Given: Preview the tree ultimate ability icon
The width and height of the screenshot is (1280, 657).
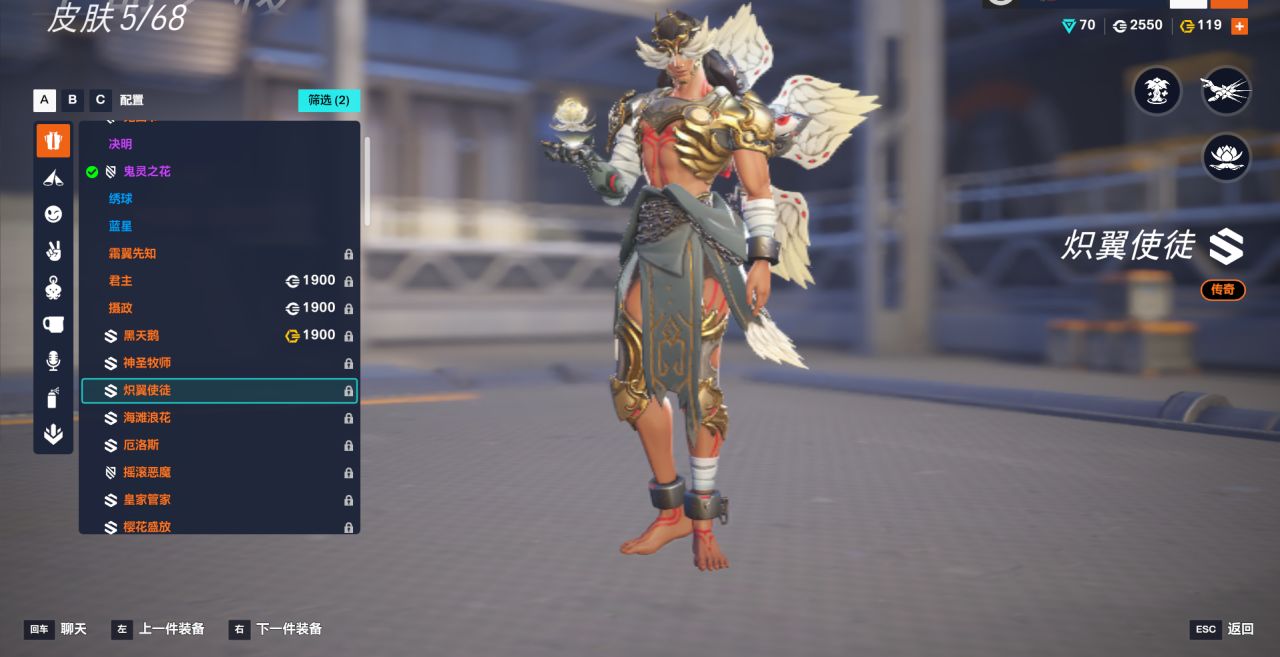Looking at the screenshot, I should click(x=1157, y=91).
